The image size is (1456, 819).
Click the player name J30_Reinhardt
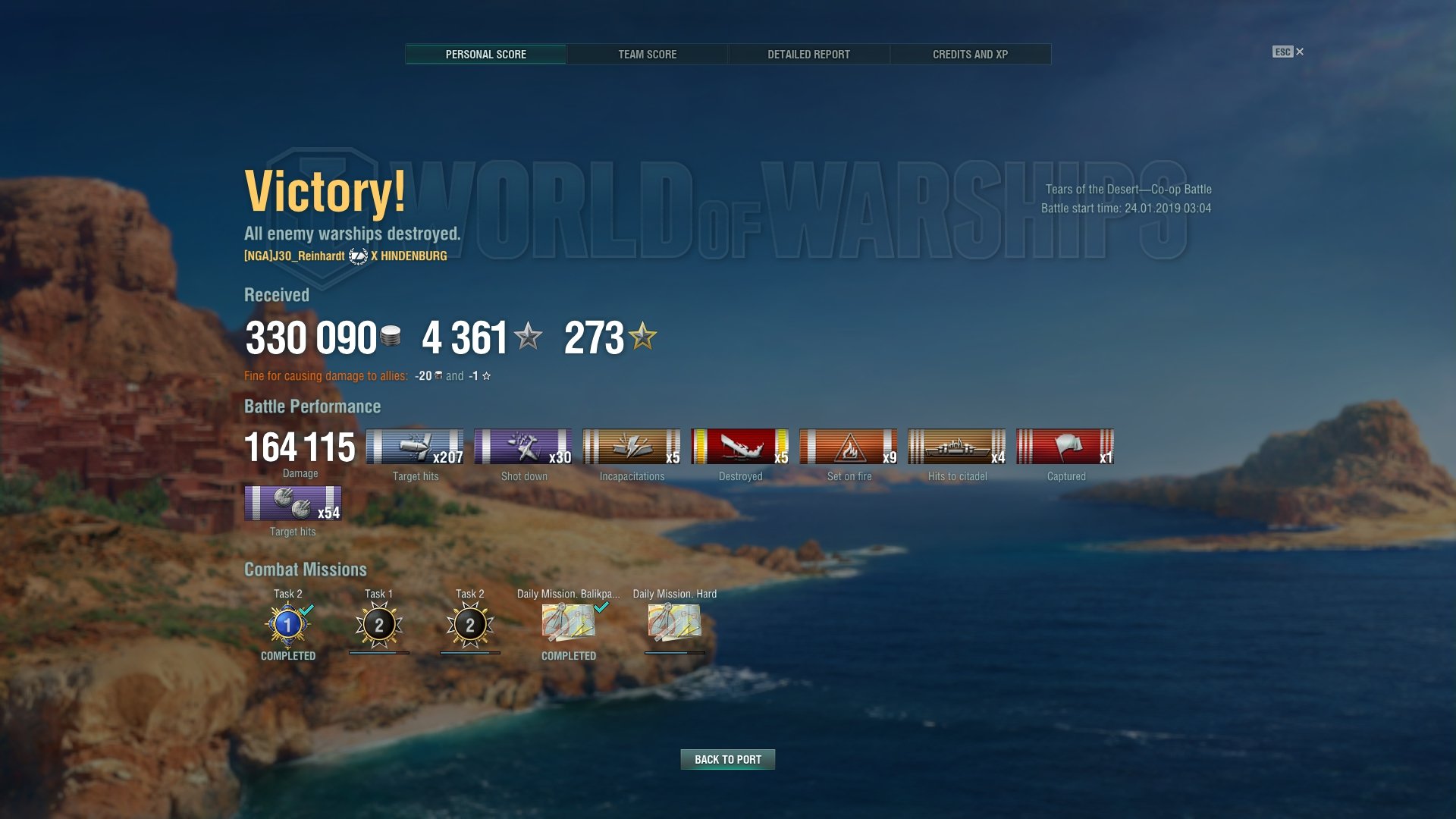pos(295,256)
